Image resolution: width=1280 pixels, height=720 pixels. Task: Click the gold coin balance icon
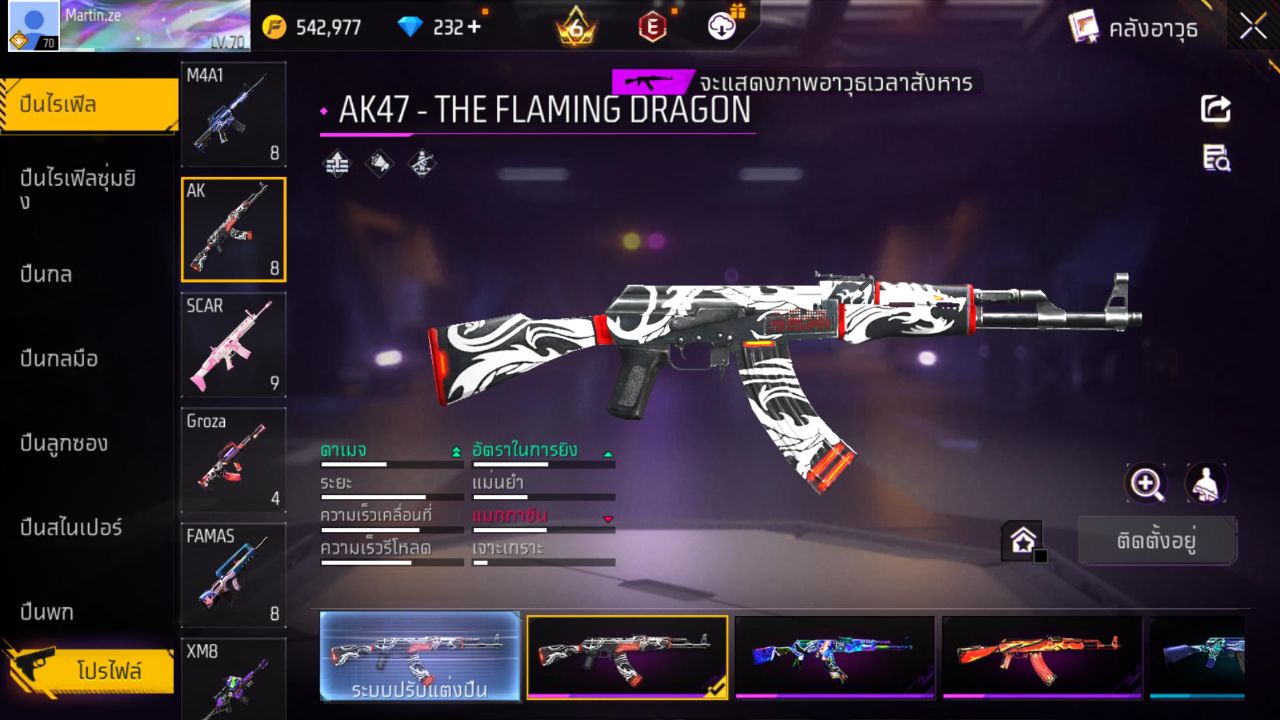click(273, 27)
